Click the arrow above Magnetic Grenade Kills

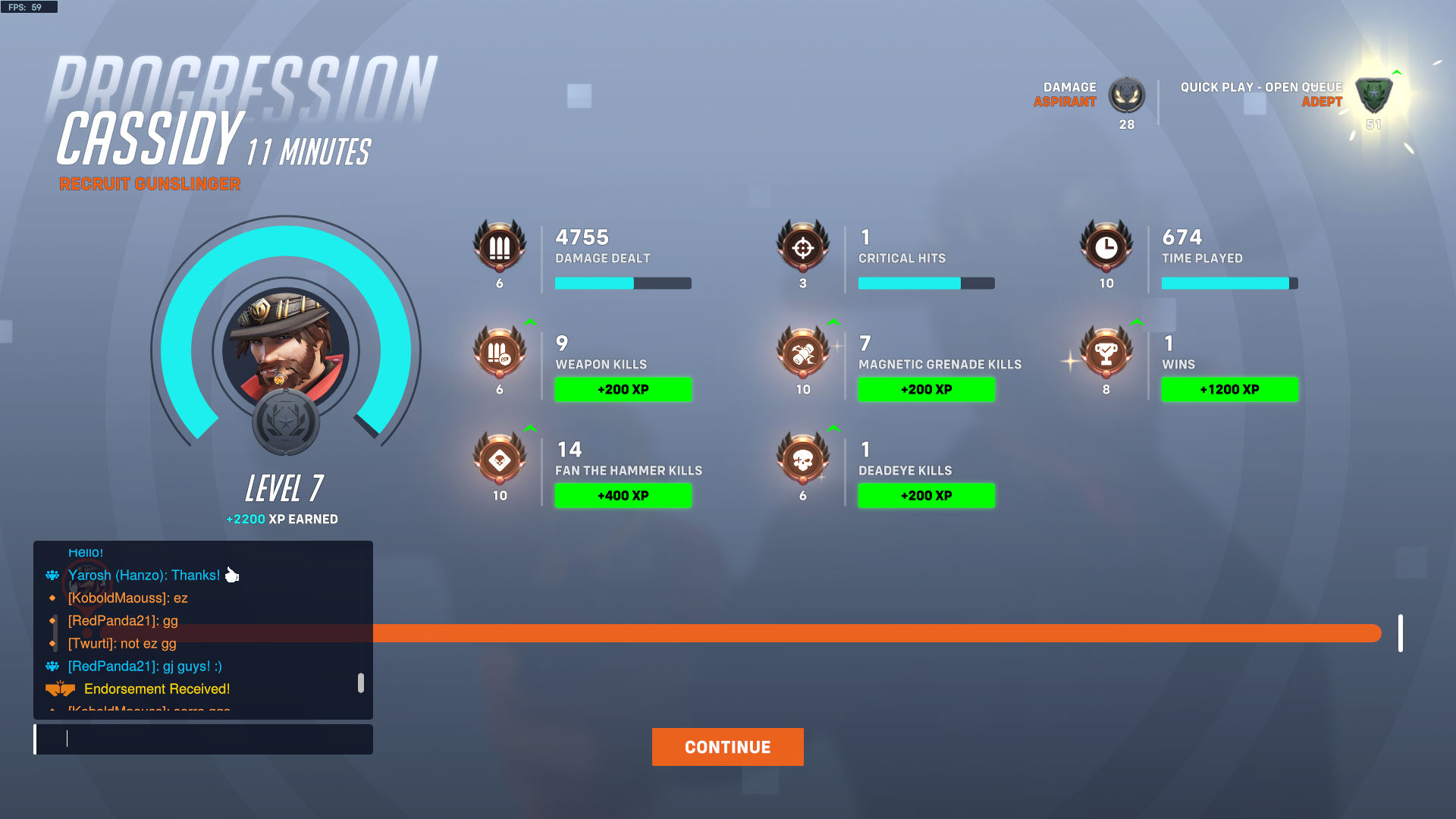(833, 322)
